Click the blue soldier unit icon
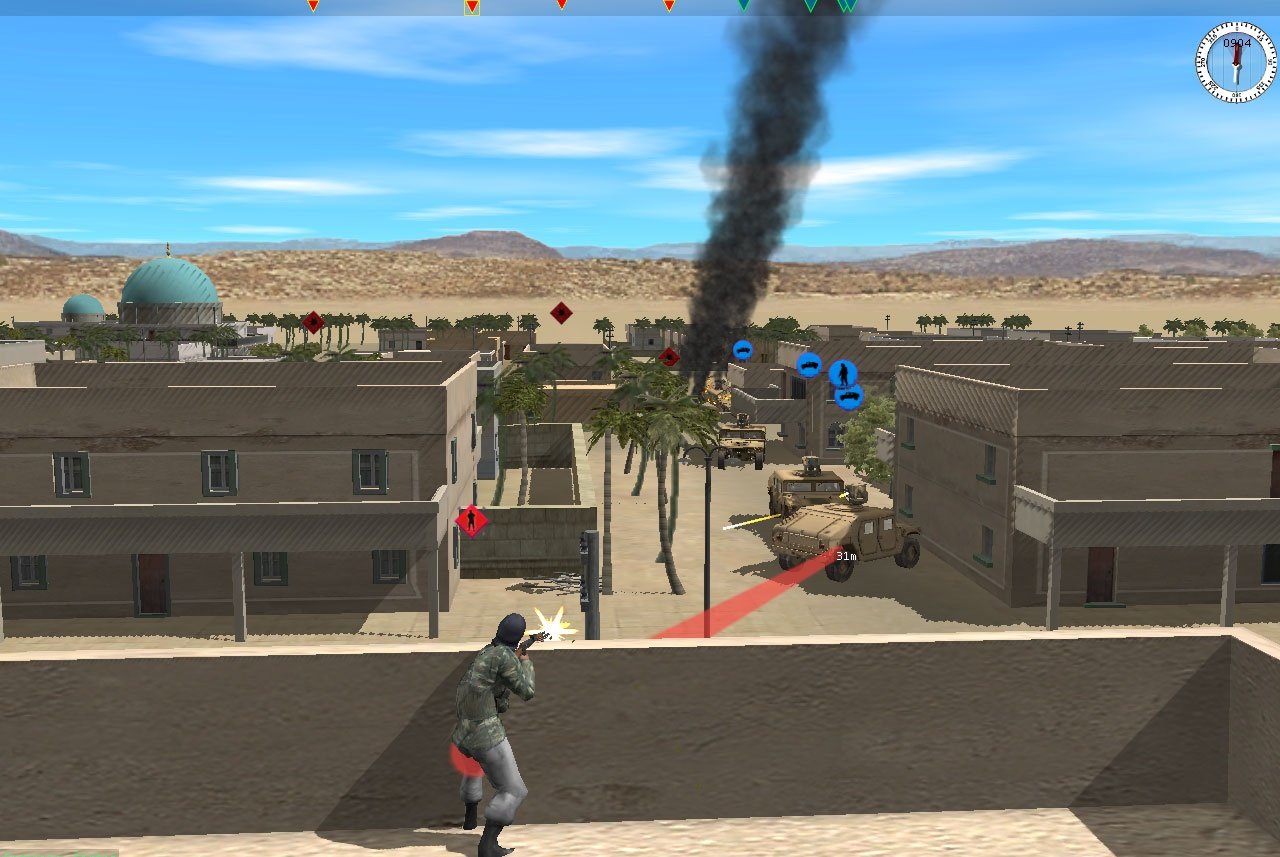Image resolution: width=1280 pixels, height=857 pixels. (x=843, y=373)
